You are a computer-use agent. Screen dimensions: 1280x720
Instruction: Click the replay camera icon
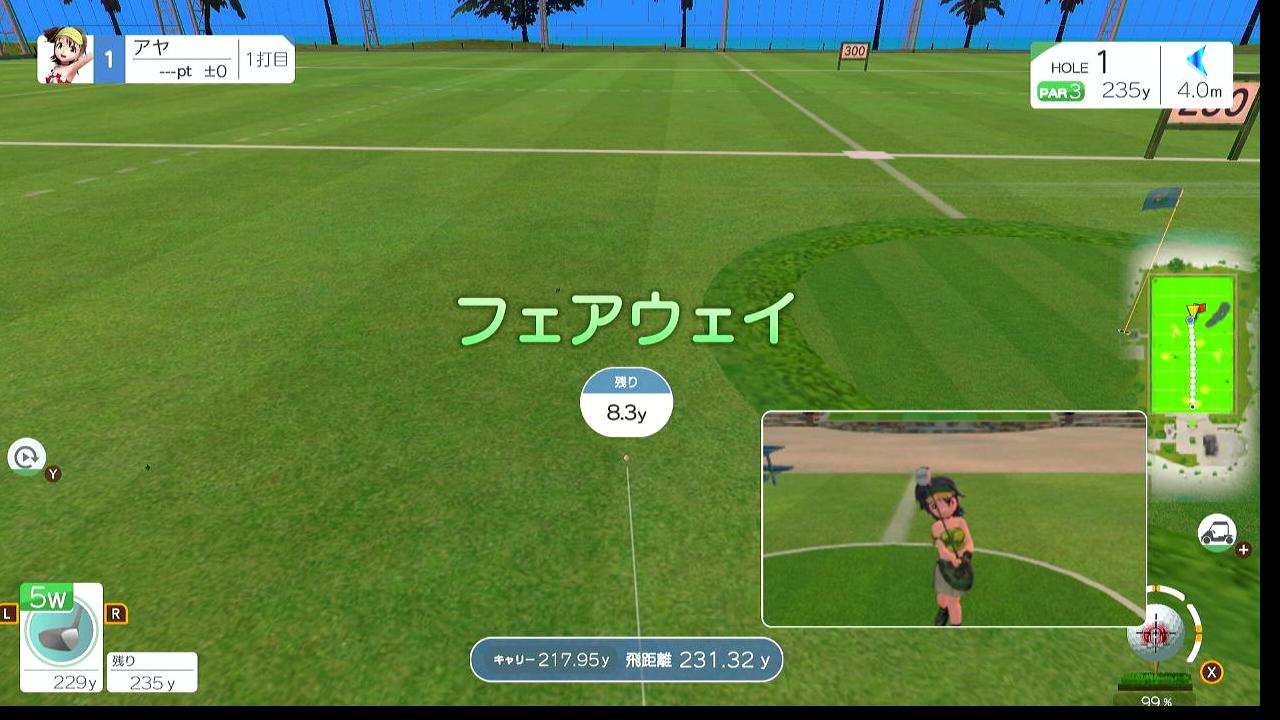[x=26, y=457]
